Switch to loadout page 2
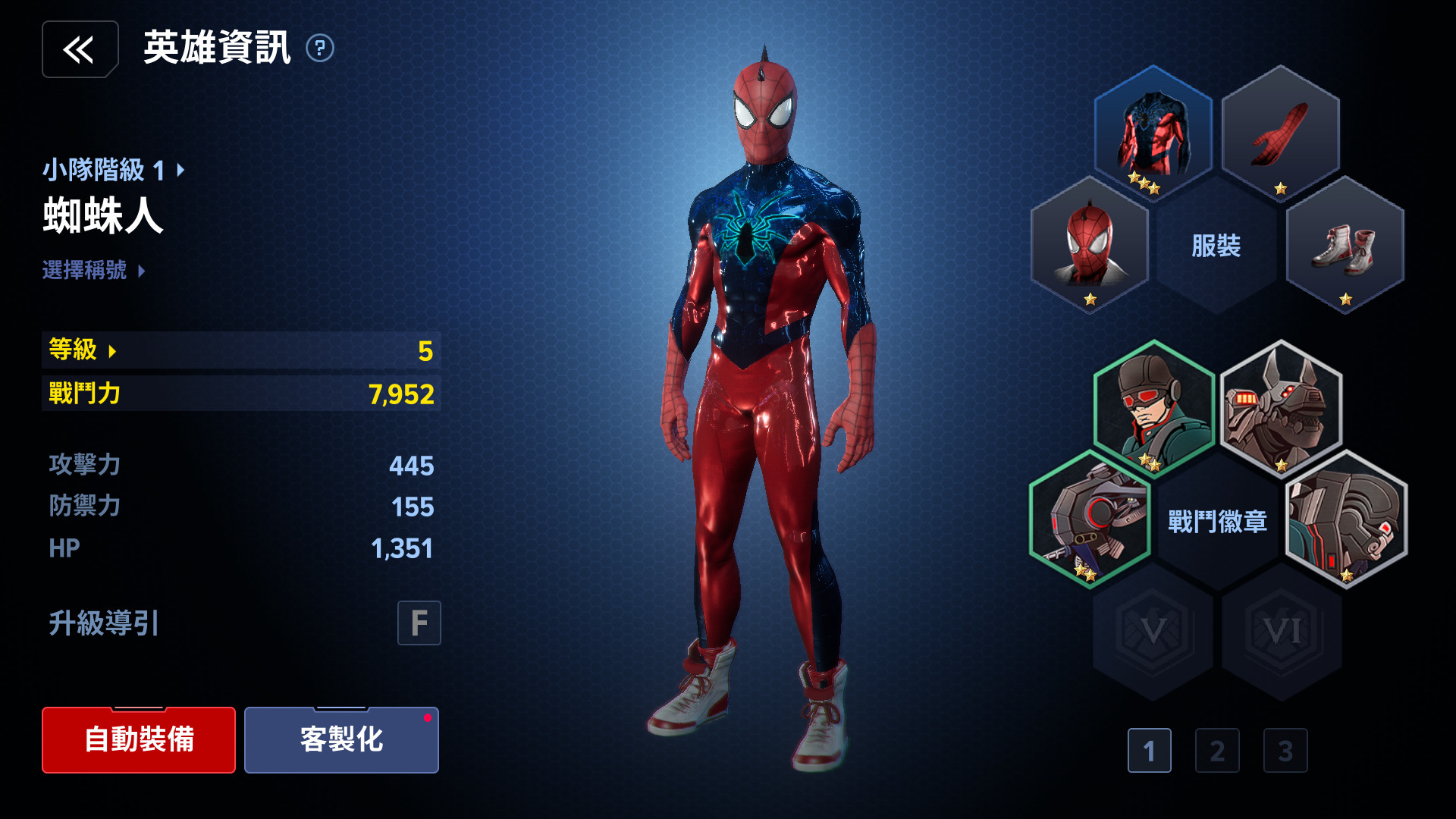The width and height of the screenshot is (1456, 819). [1217, 751]
